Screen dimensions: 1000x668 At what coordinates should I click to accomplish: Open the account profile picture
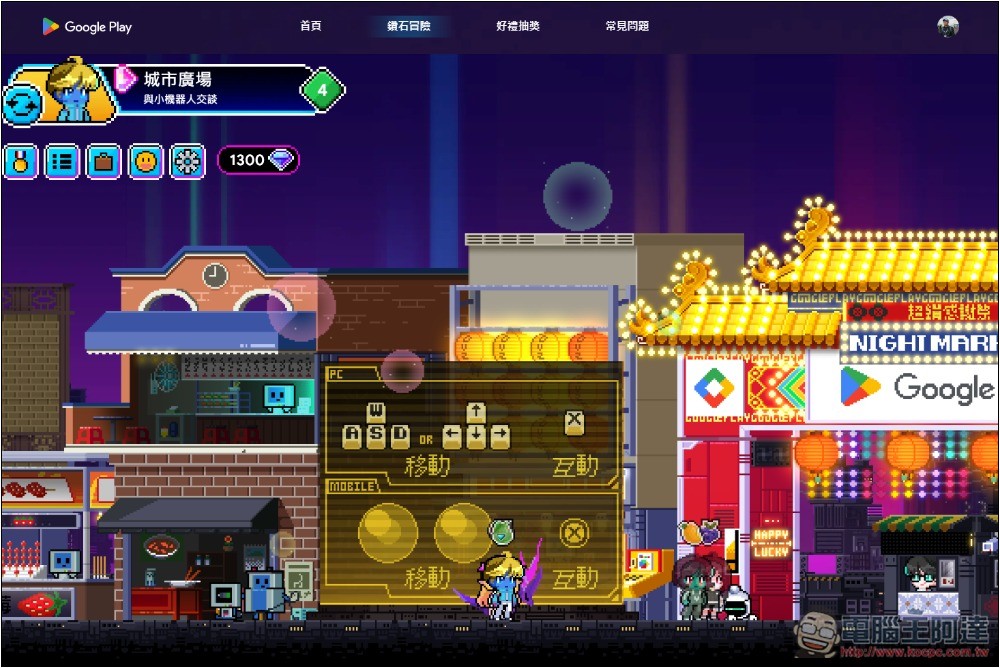(x=948, y=27)
